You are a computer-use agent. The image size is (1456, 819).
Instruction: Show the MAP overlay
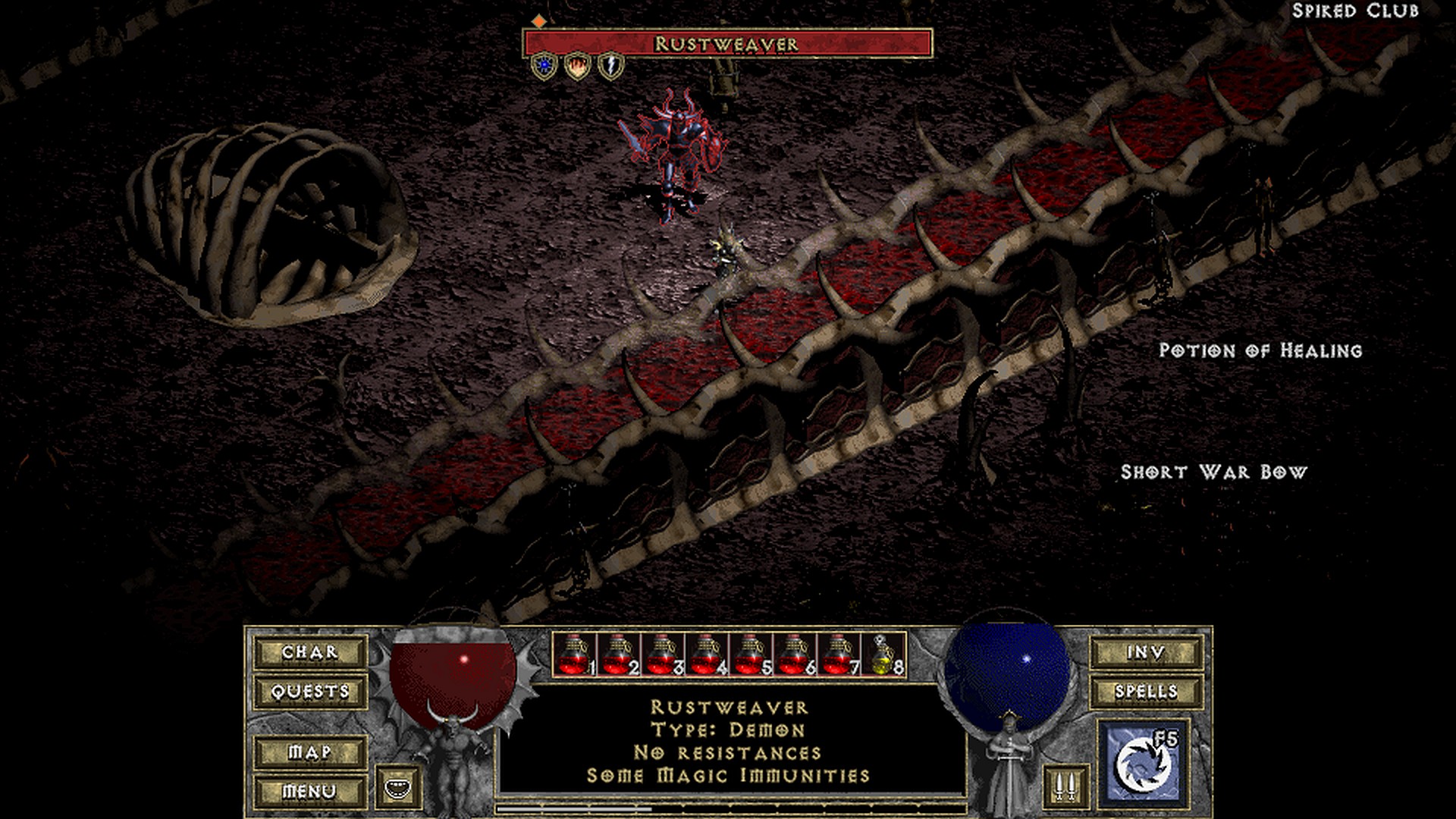310,752
